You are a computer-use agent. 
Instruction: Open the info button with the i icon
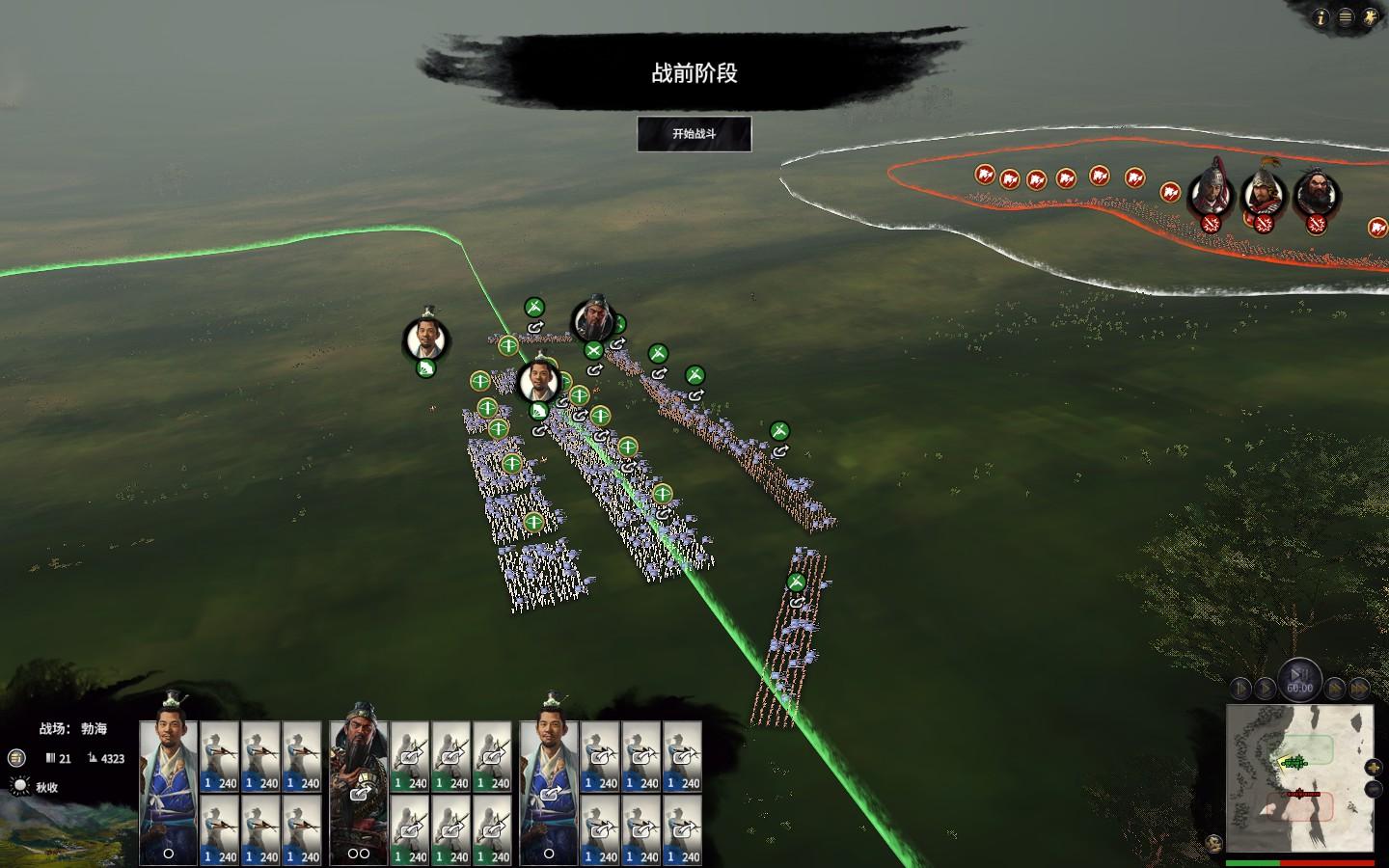(x=1321, y=17)
